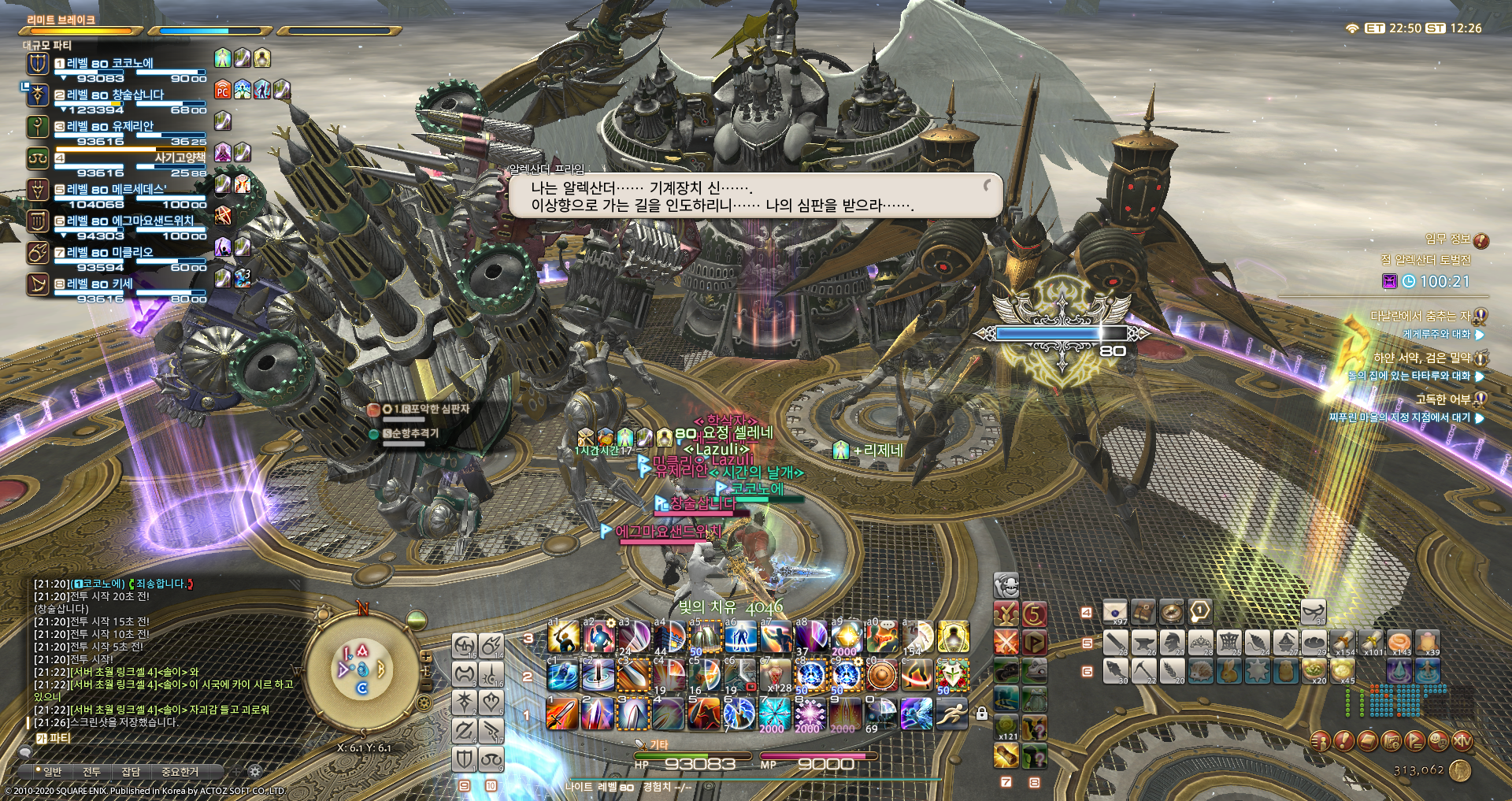This screenshot has width=1512, height=801.
Task: Collapse party member 코코노에 with the down arrow
Action: (x=64, y=77)
